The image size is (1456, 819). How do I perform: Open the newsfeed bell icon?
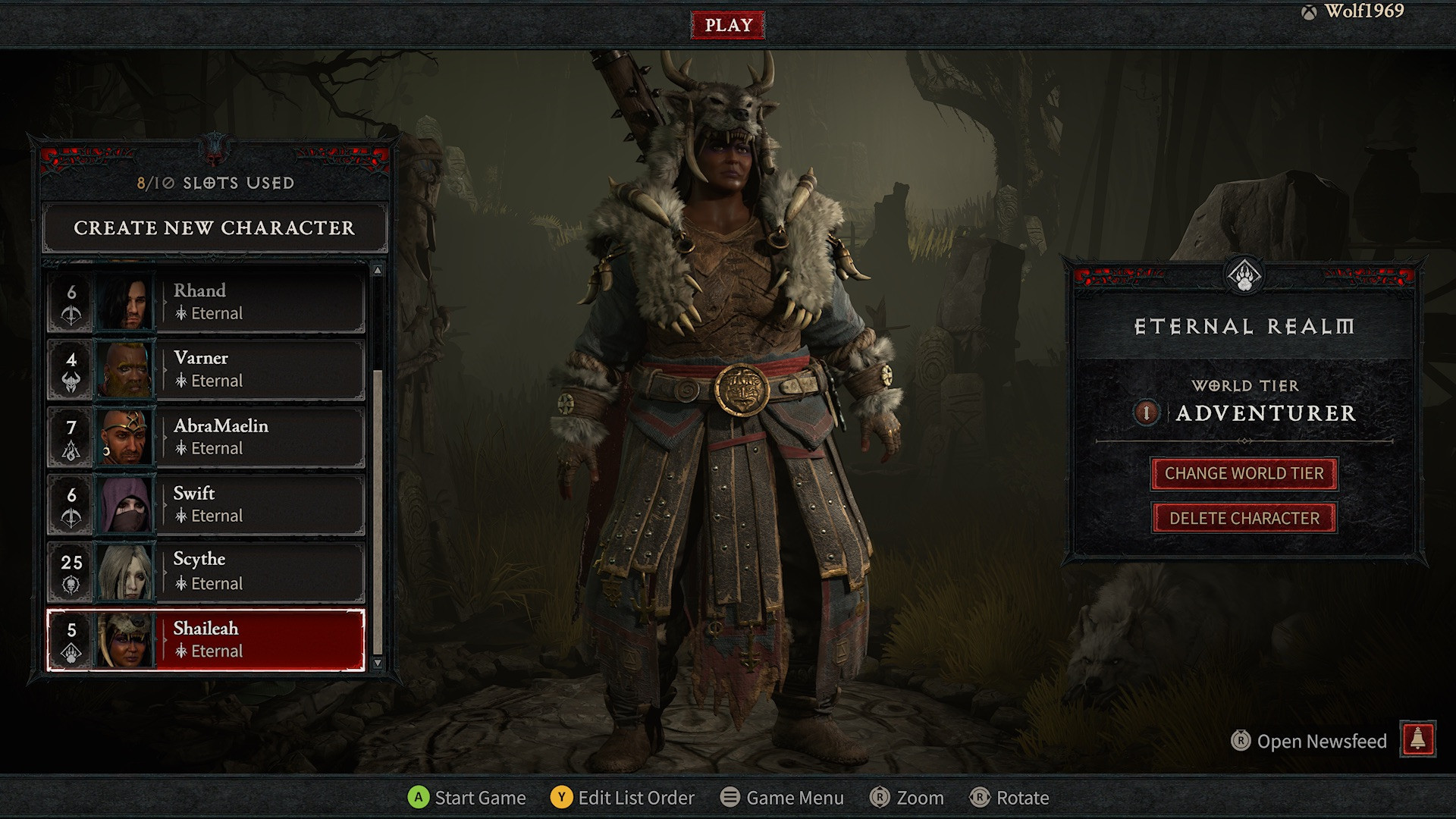1418,739
